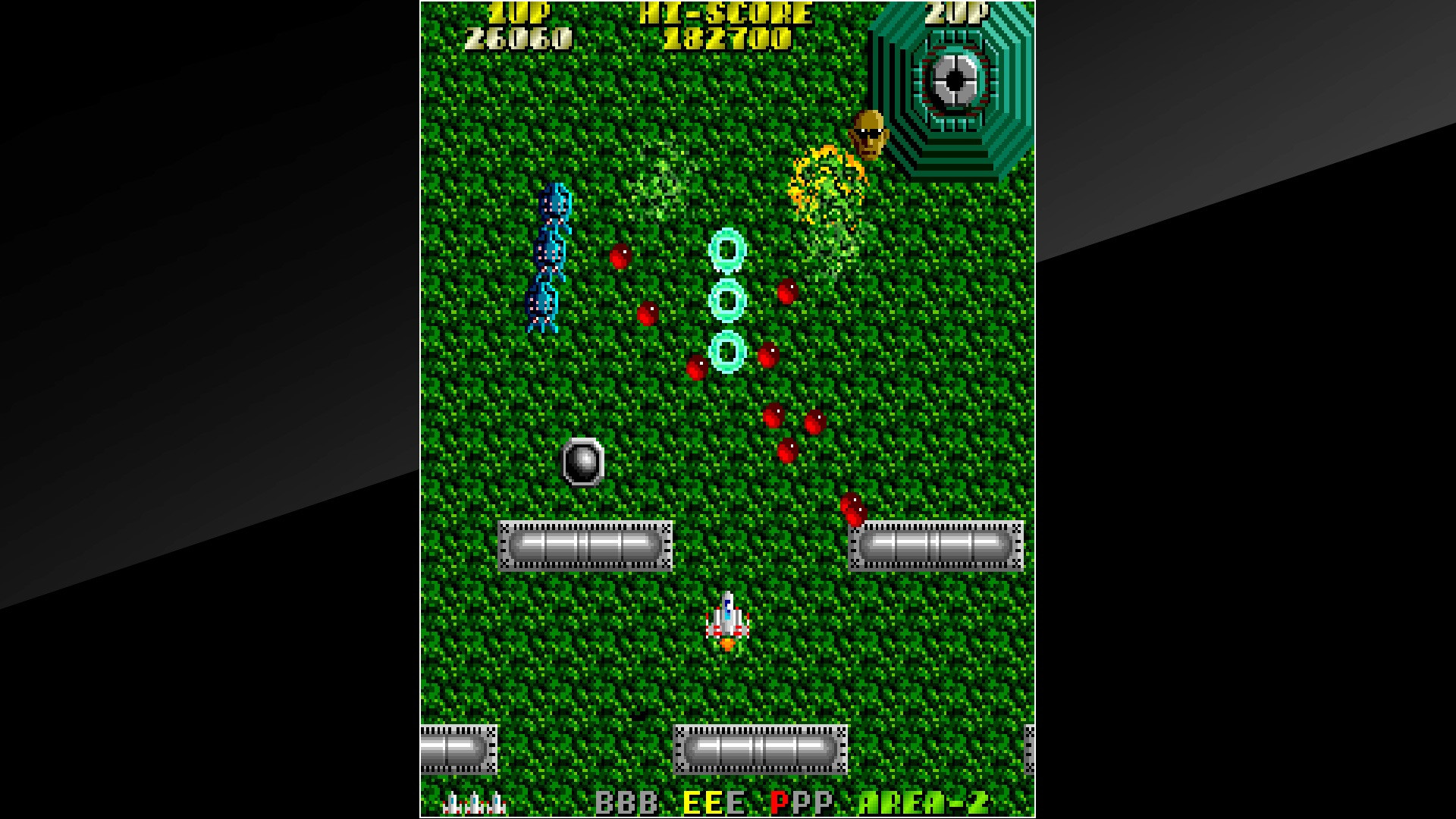Click the HI-SCORE counter 182700
Viewport: 1456px width, 819px height.
[724, 34]
